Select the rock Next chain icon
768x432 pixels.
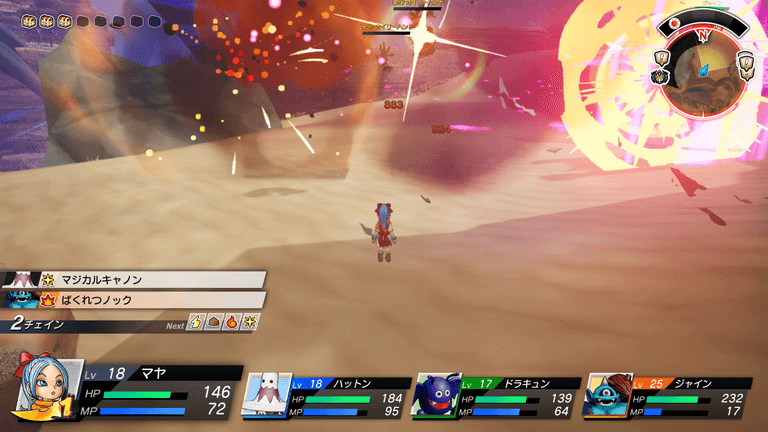click(214, 322)
